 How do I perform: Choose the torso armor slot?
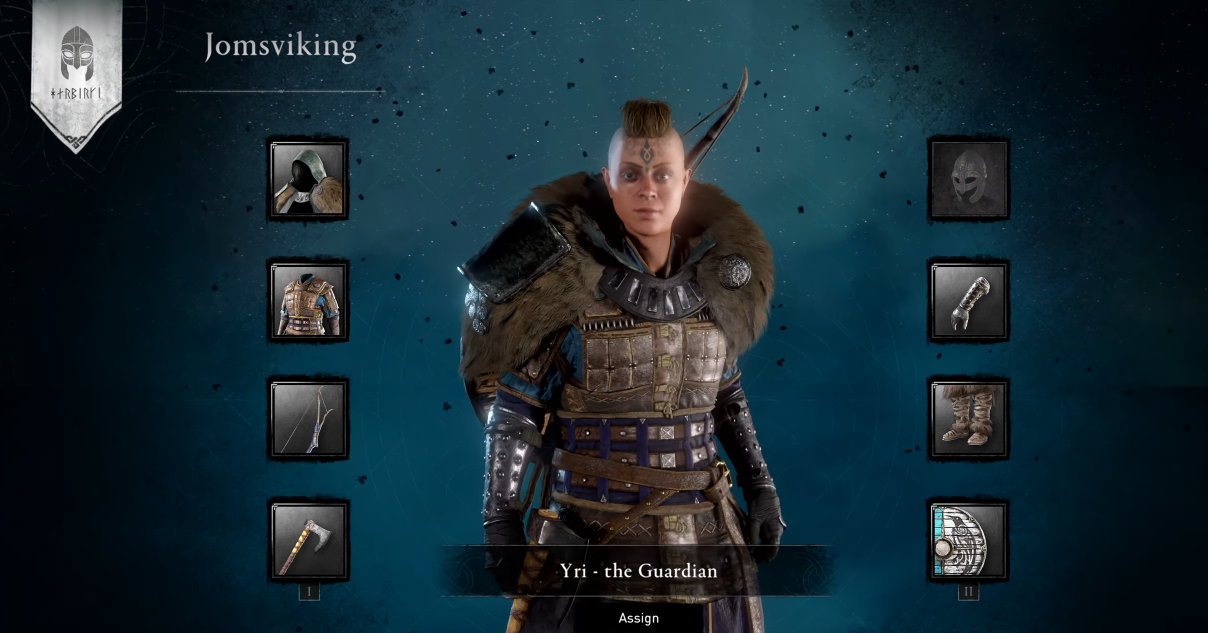pos(308,301)
